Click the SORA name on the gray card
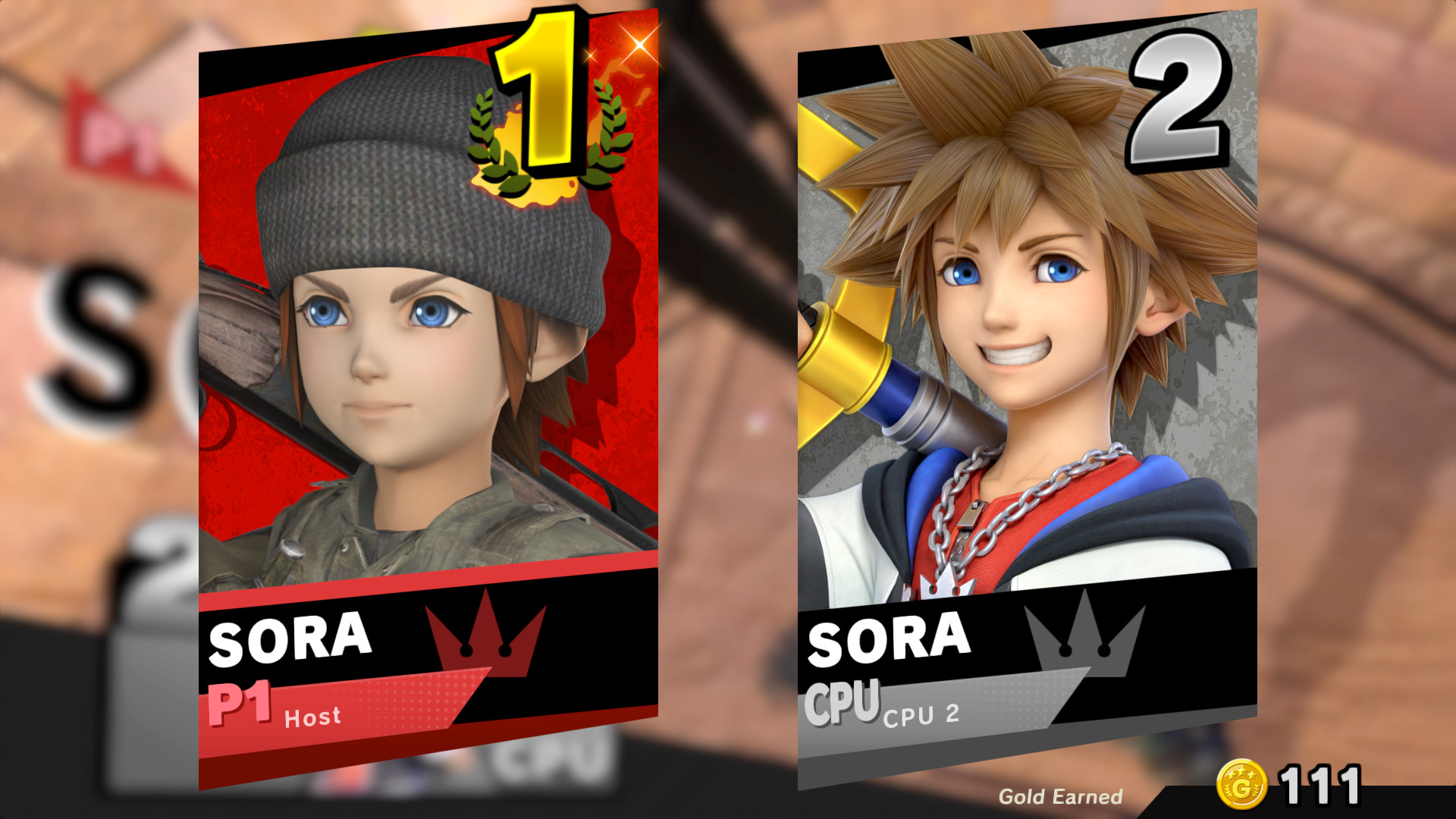 (x=891, y=639)
